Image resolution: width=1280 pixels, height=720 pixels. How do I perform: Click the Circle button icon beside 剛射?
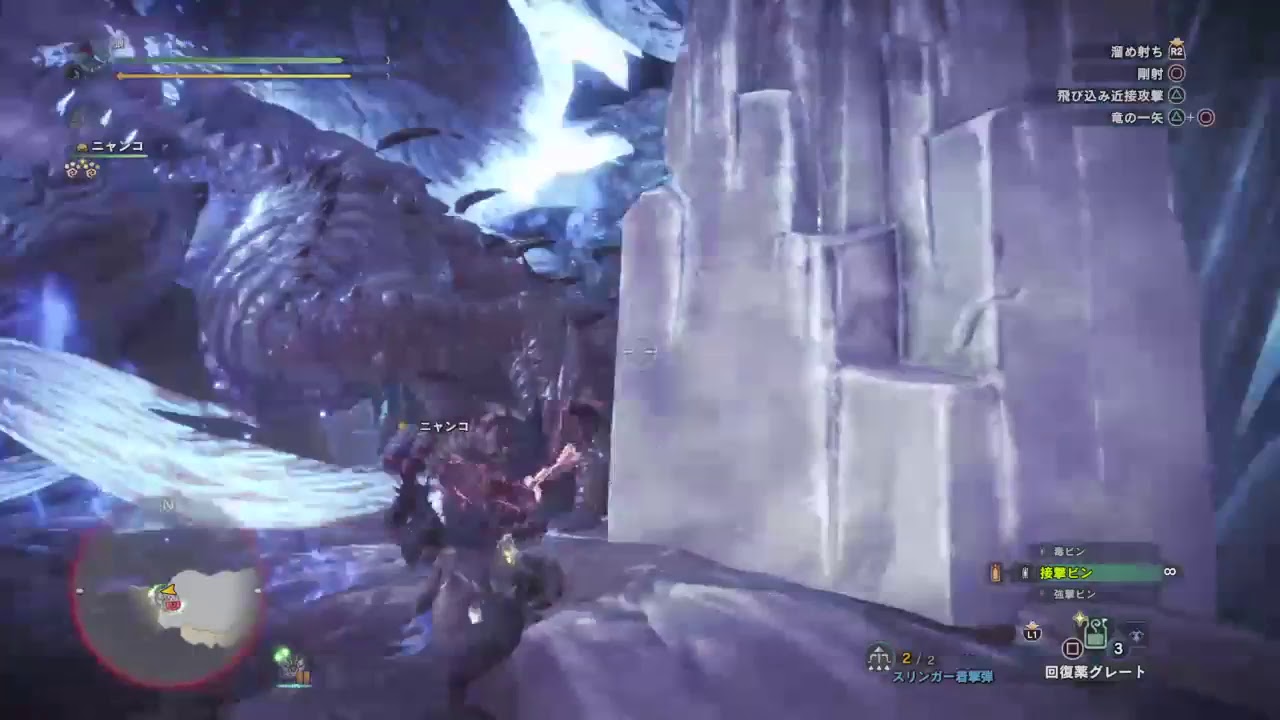point(1177,75)
